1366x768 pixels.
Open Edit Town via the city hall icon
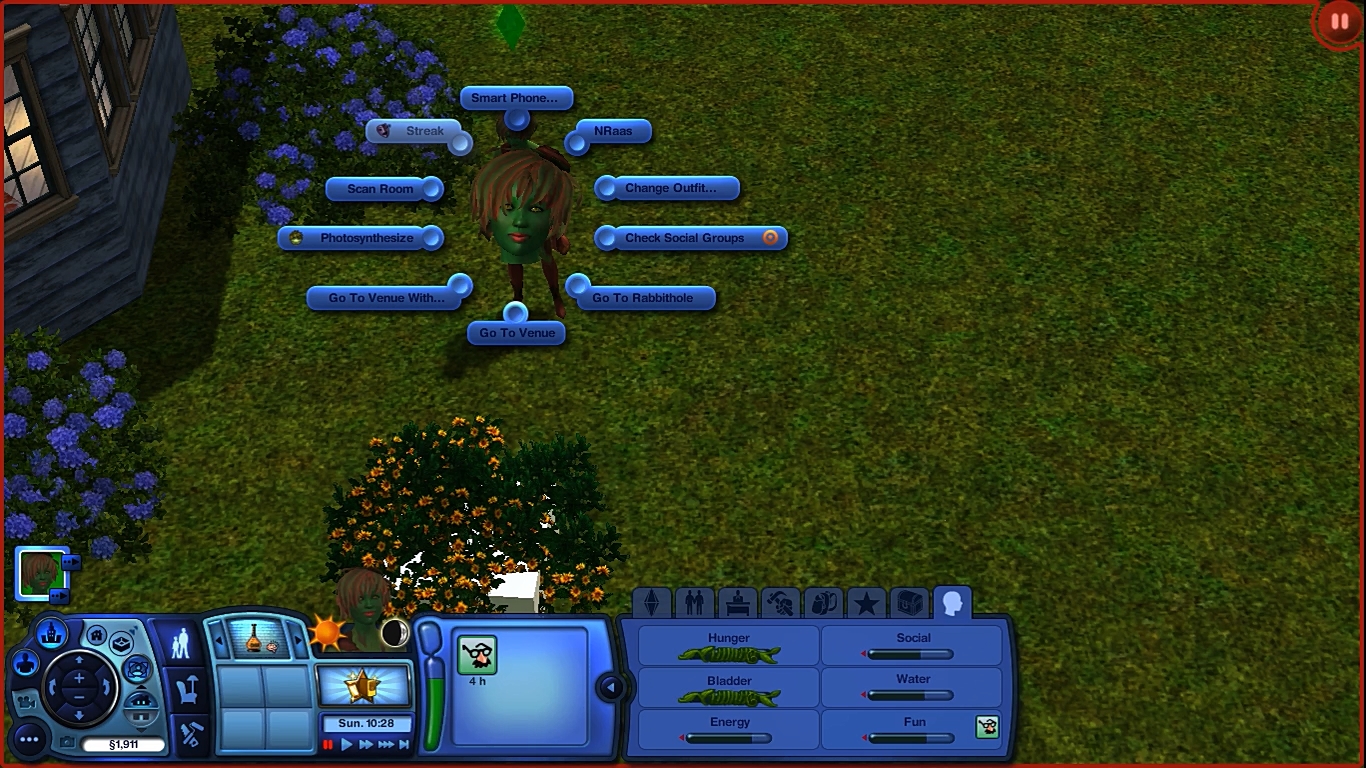50,635
